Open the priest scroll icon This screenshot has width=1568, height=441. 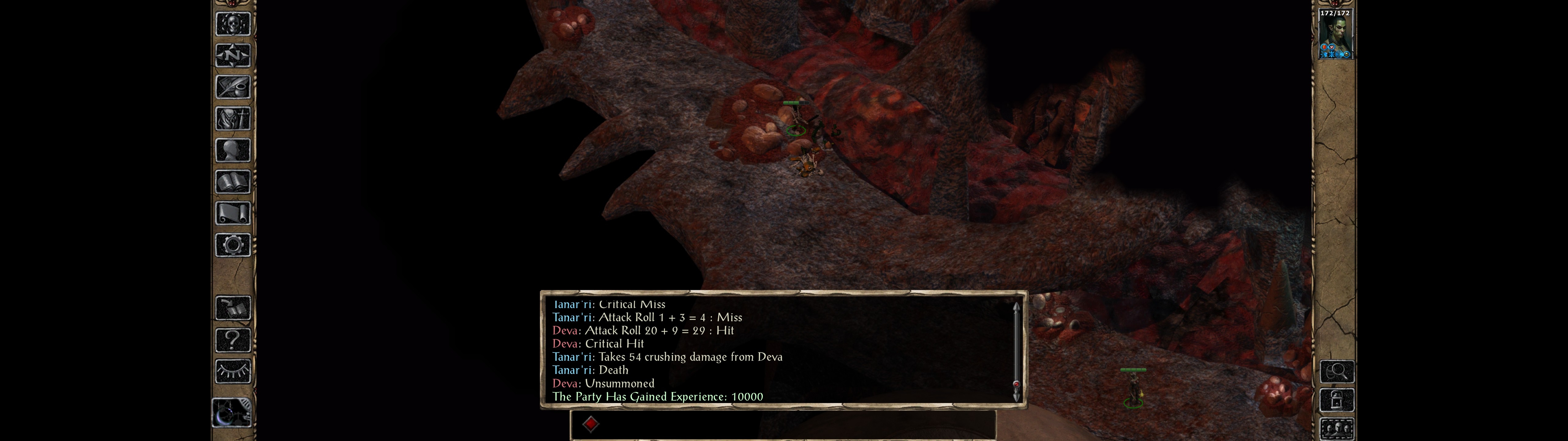point(233,214)
